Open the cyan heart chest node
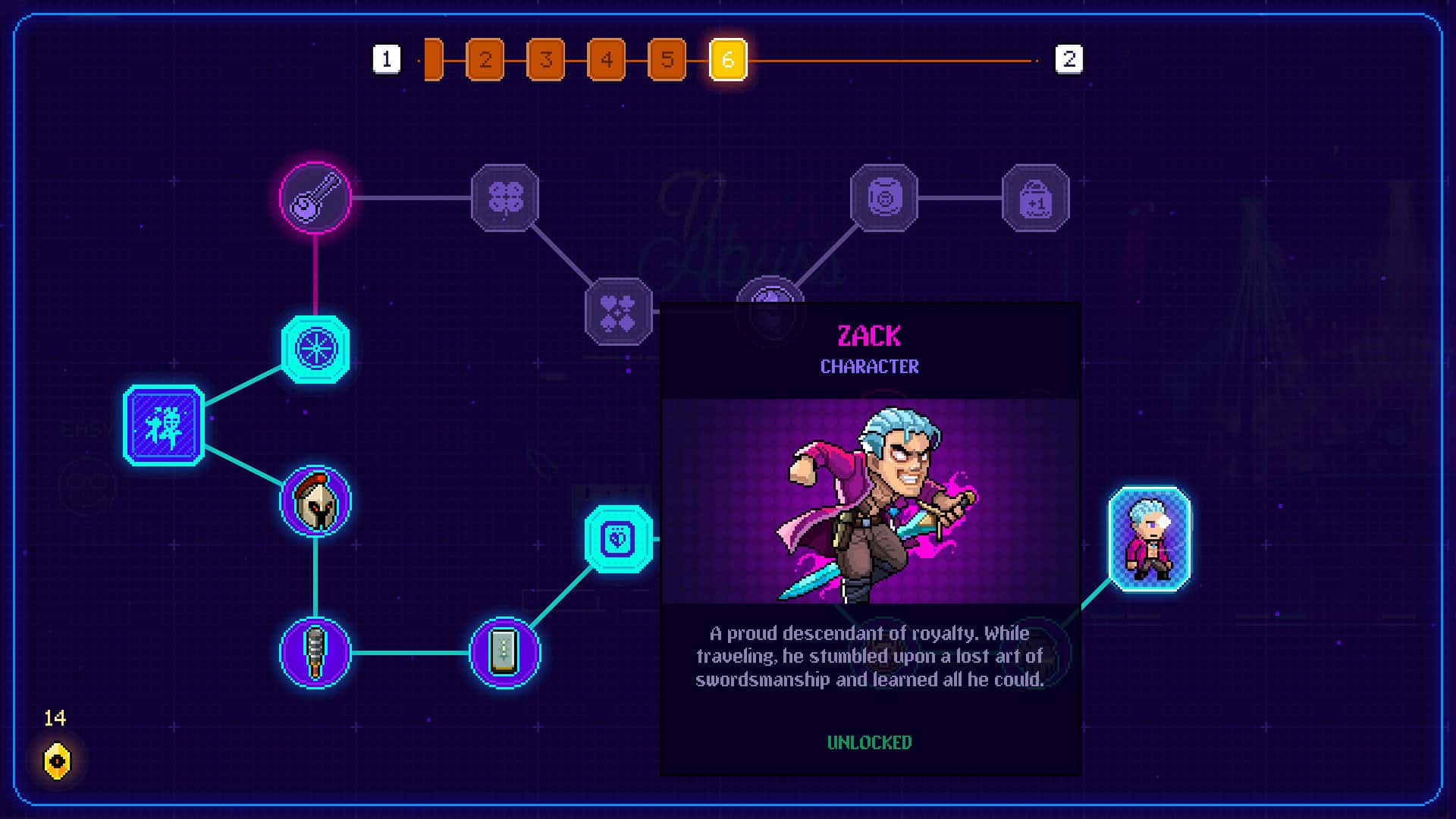The width and height of the screenshot is (1456, 819). [618, 540]
